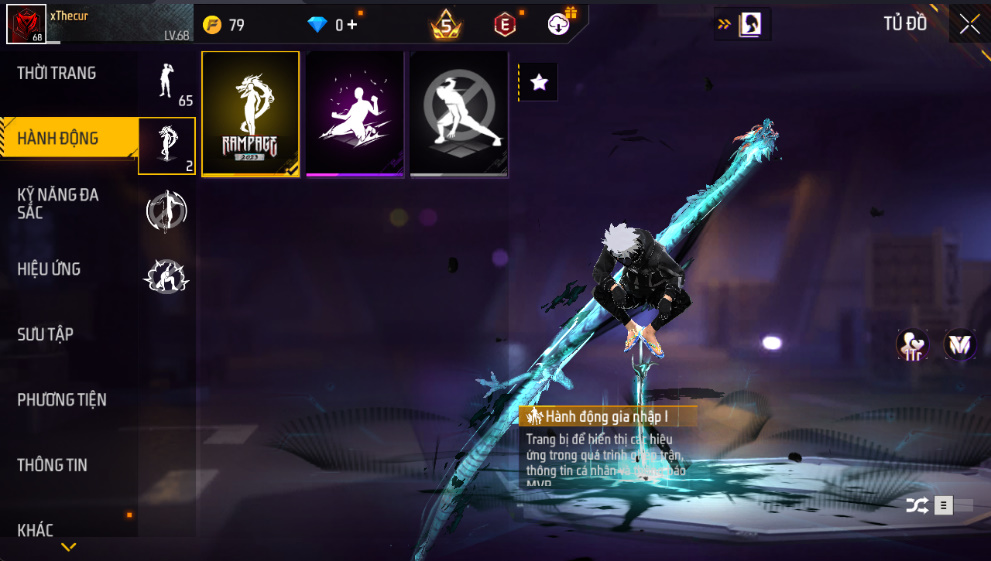This screenshot has width=991, height=561.
Task: Open the player profile avatar
Action: [25, 23]
